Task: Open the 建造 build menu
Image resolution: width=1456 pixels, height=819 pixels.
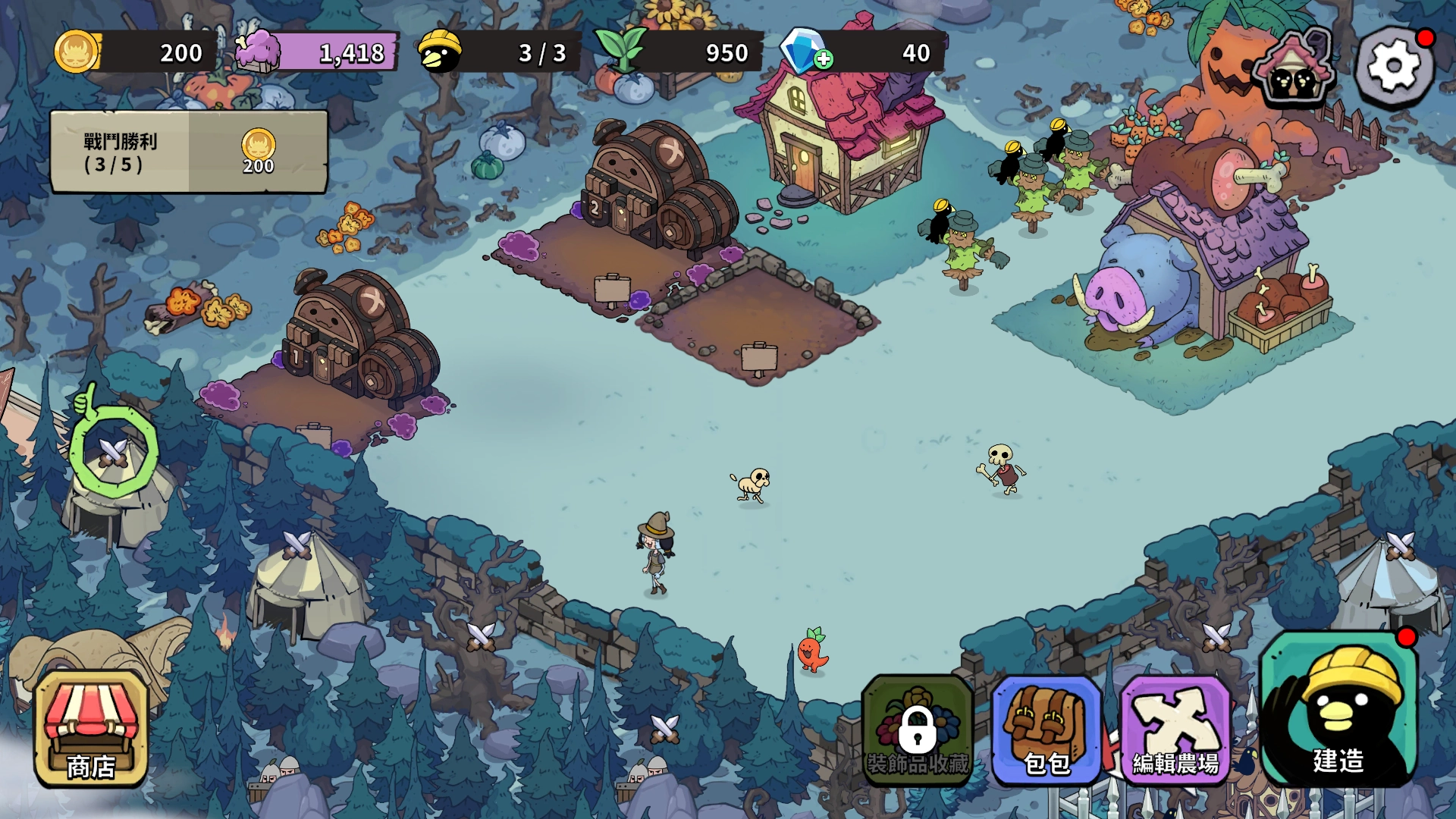Action: (1338, 709)
